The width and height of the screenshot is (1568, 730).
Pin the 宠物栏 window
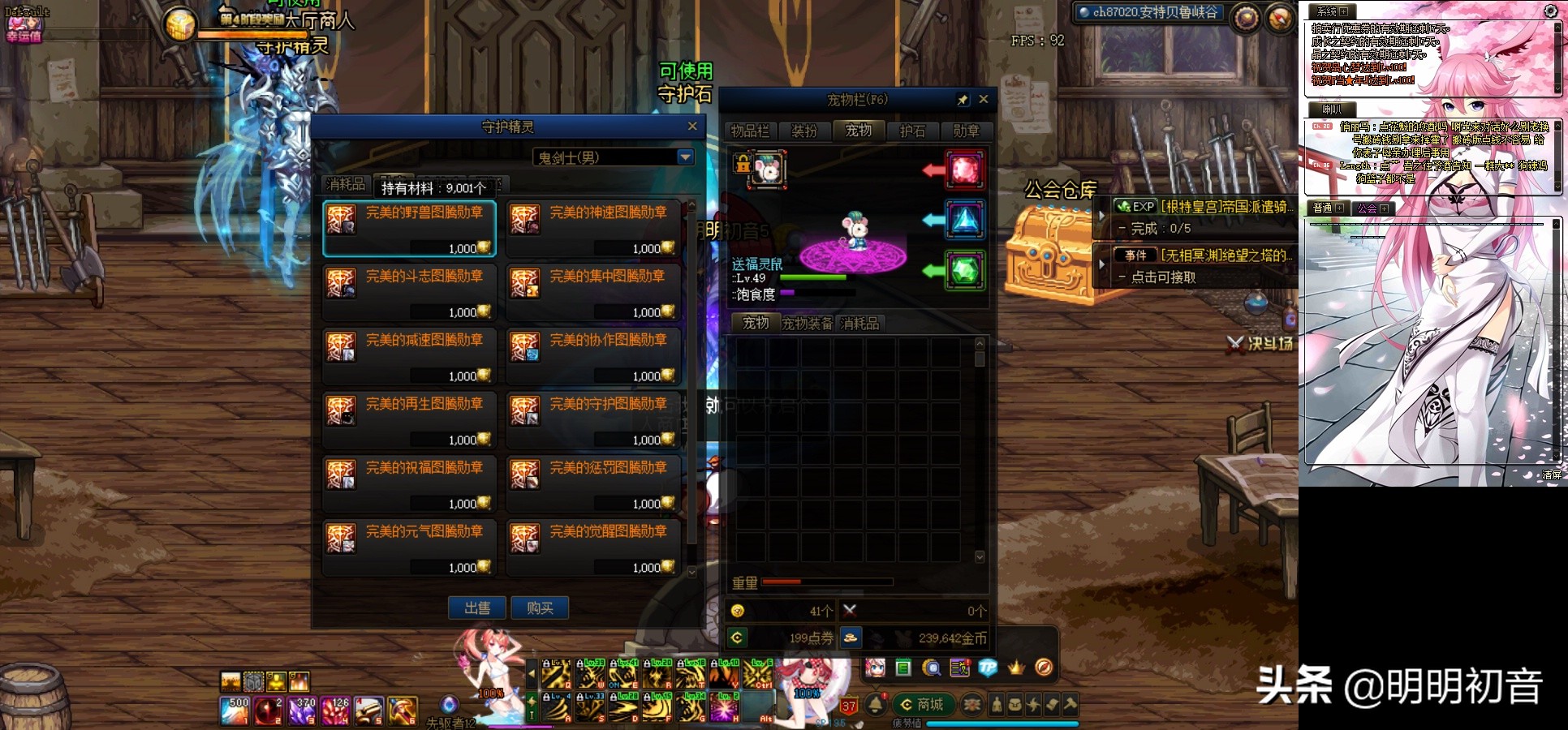(963, 100)
